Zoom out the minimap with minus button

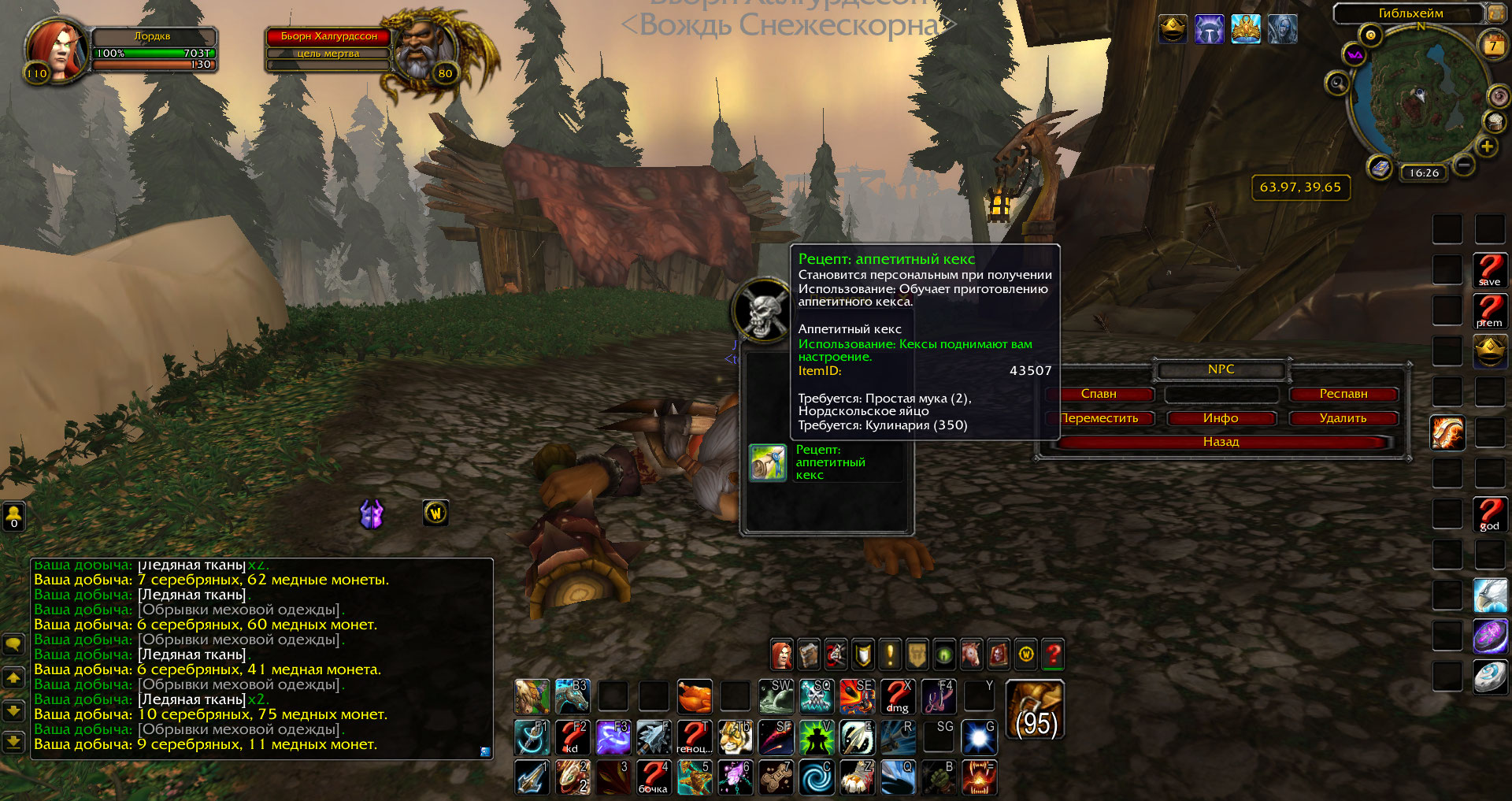point(1464,165)
